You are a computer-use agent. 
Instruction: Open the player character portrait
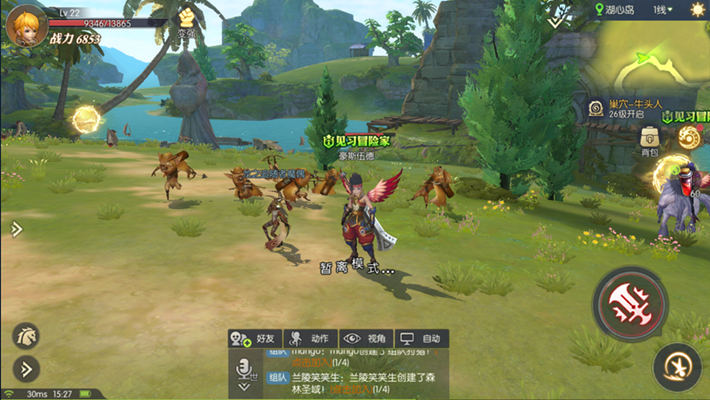click(25, 24)
